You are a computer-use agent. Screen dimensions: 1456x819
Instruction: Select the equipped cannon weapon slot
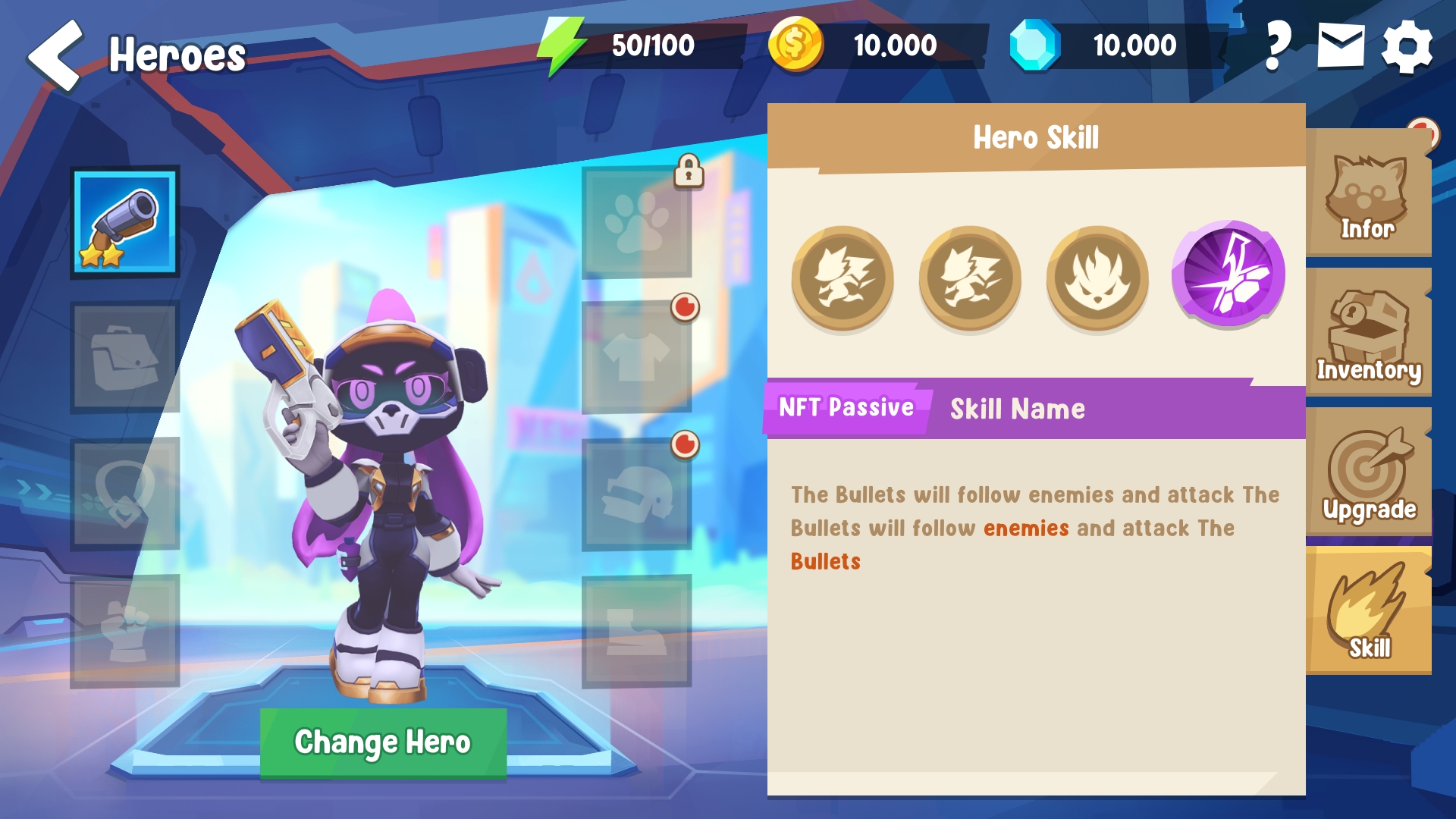pyautogui.click(x=125, y=222)
